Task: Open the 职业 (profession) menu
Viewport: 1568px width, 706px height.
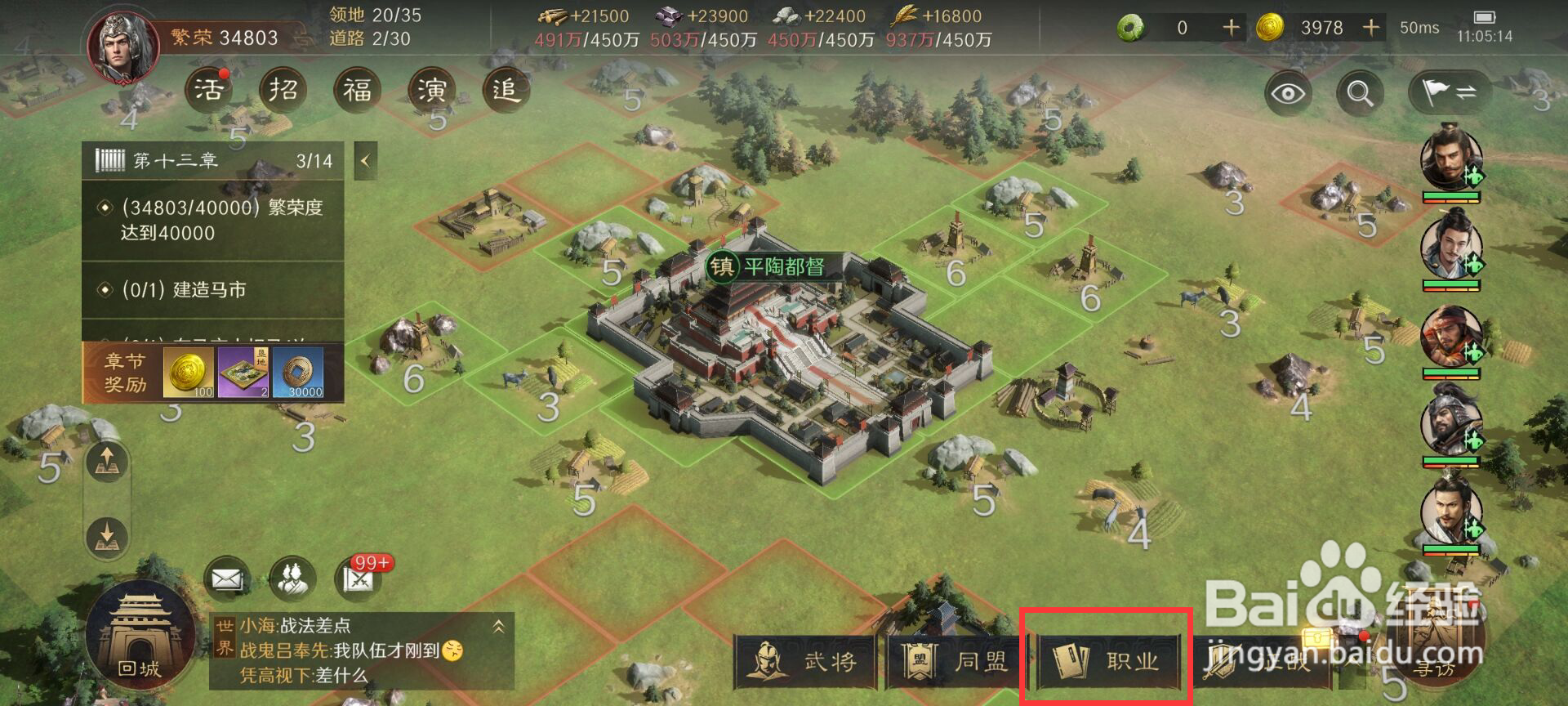Action: point(1108,660)
